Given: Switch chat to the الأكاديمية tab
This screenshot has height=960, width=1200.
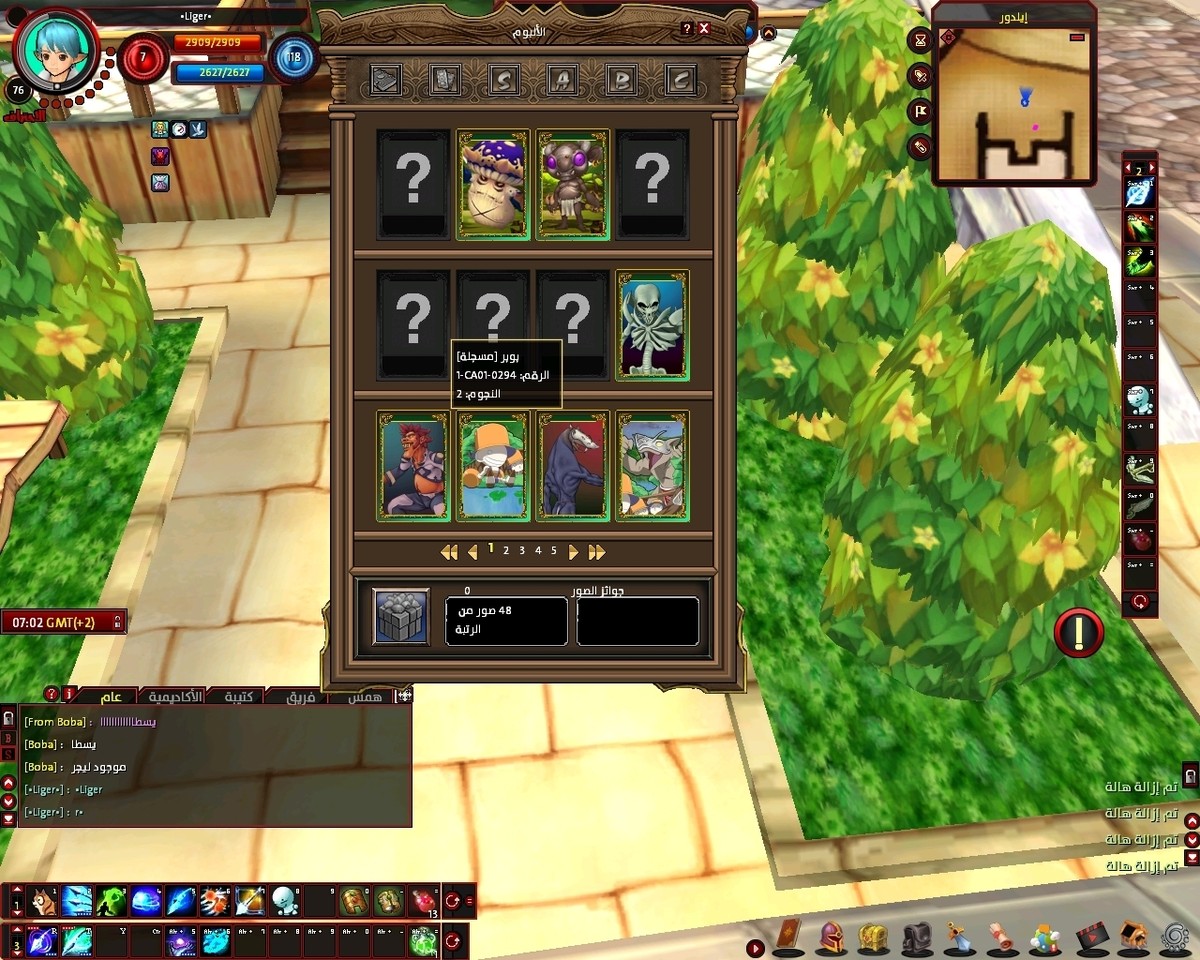Looking at the screenshot, I should pos(175,696).
